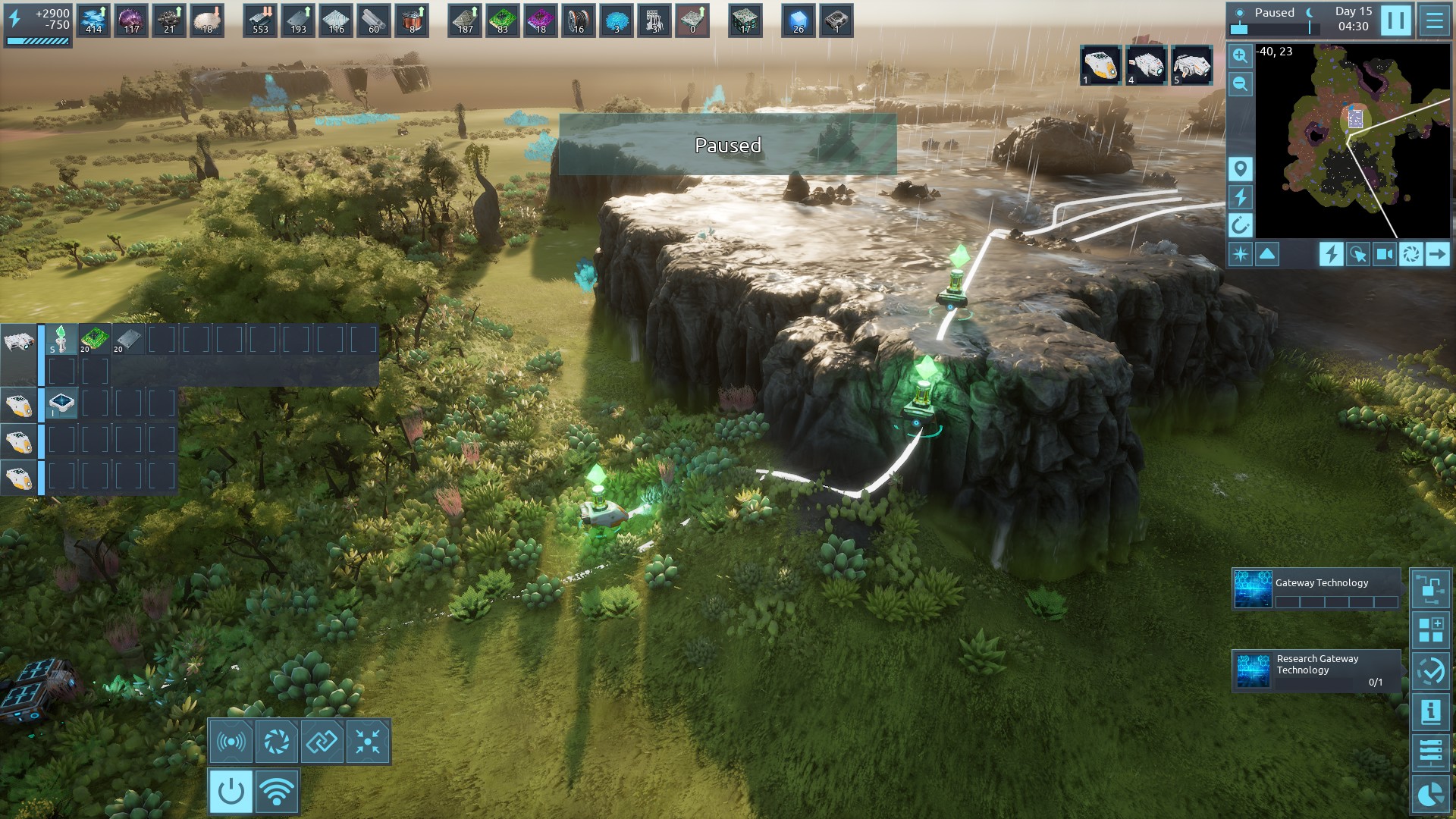Open the hamburger main menu

tap(1434, 20)
